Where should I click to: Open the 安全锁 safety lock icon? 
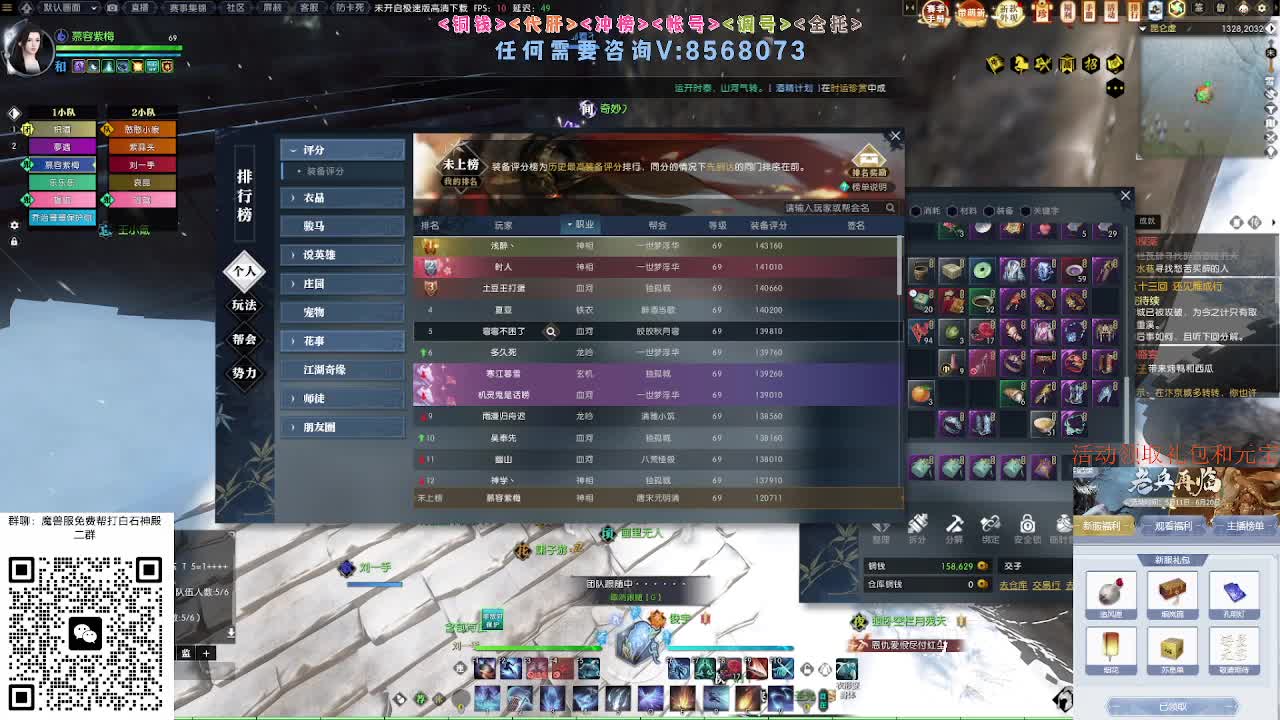point(1027,527)
